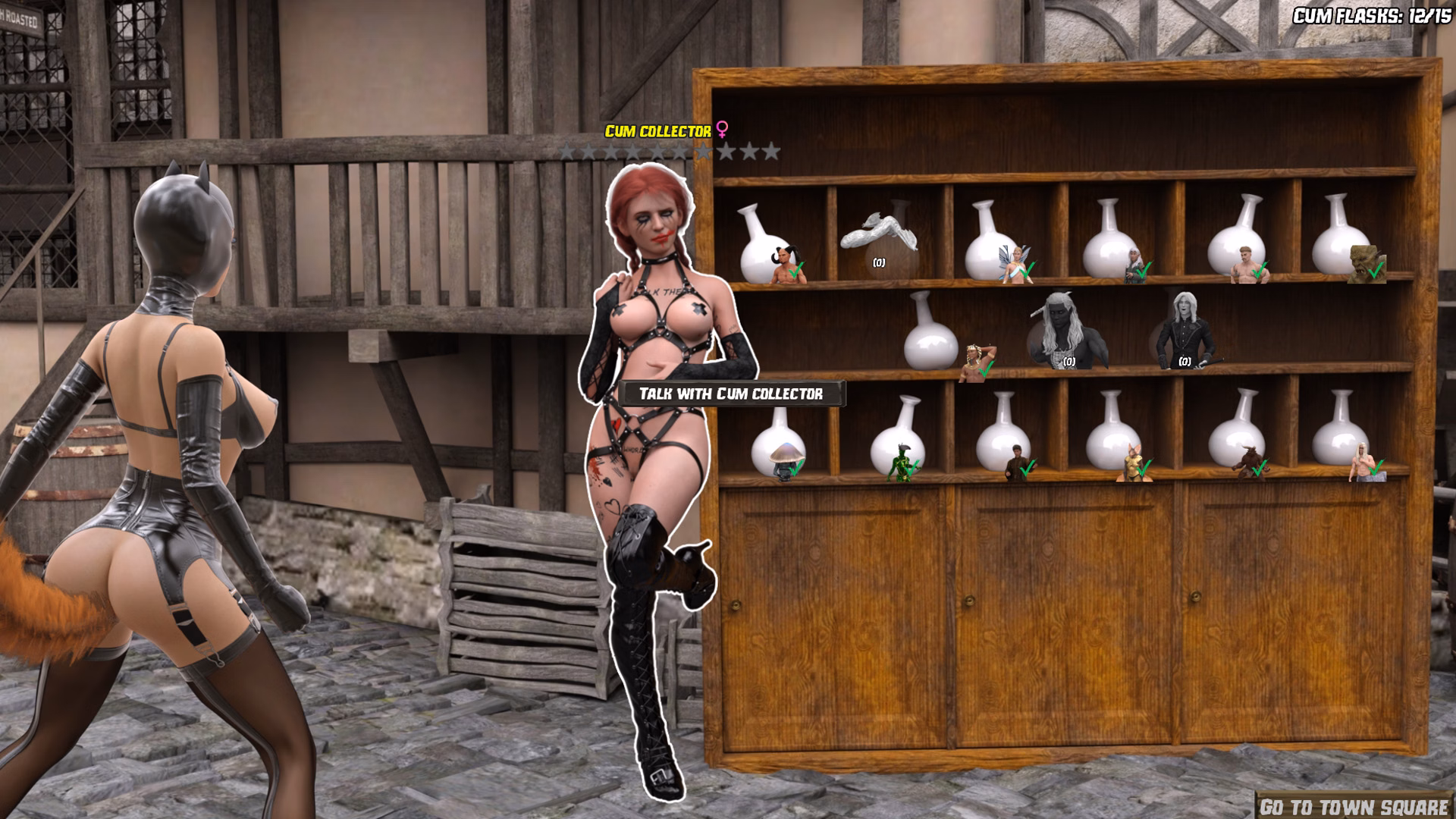
Task: Toggle the checkmark on the demon flask
Action: (x=795, y=271)
